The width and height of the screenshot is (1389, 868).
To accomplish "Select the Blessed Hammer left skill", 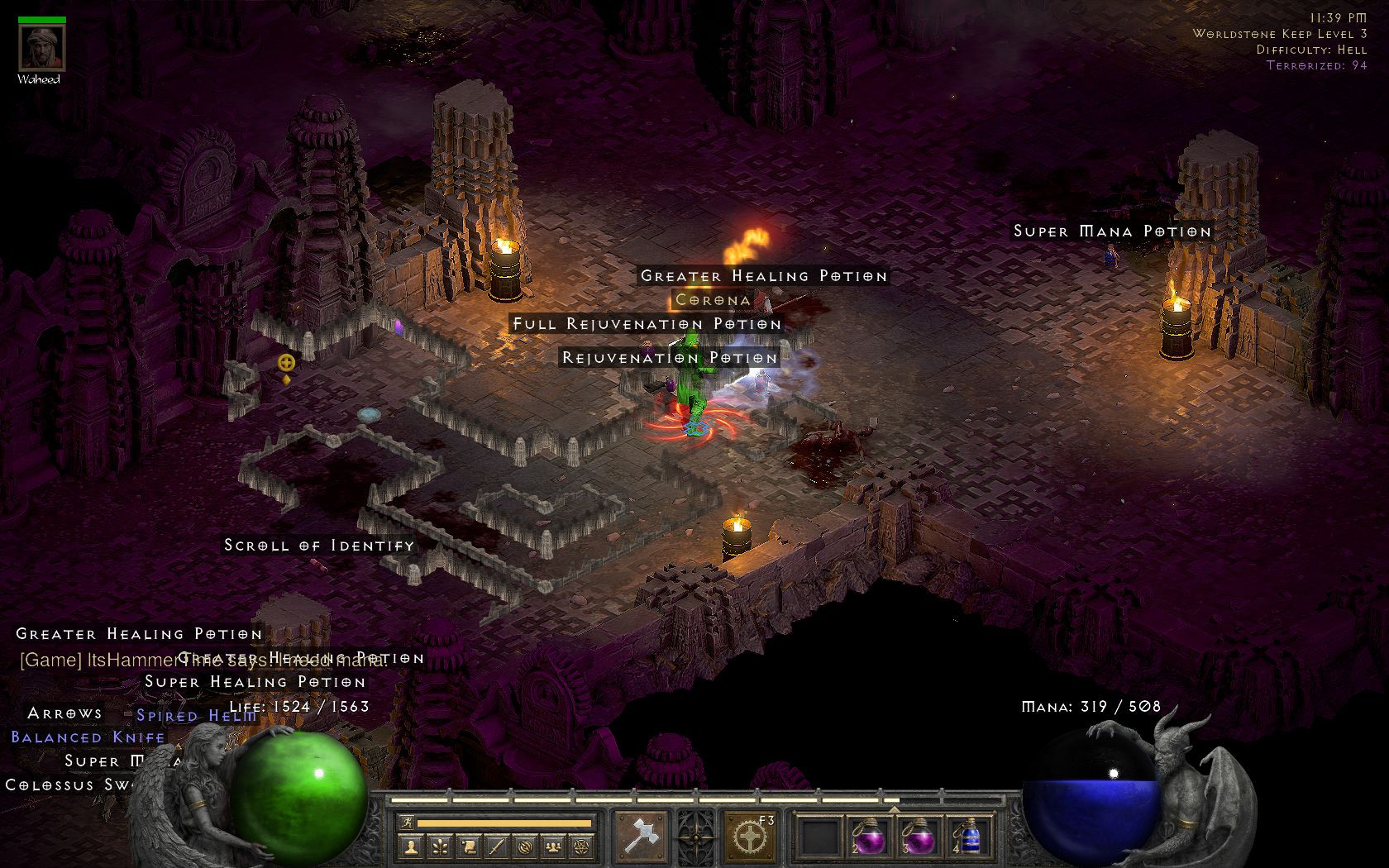I will pyautogui.click(x=640, y=836).
